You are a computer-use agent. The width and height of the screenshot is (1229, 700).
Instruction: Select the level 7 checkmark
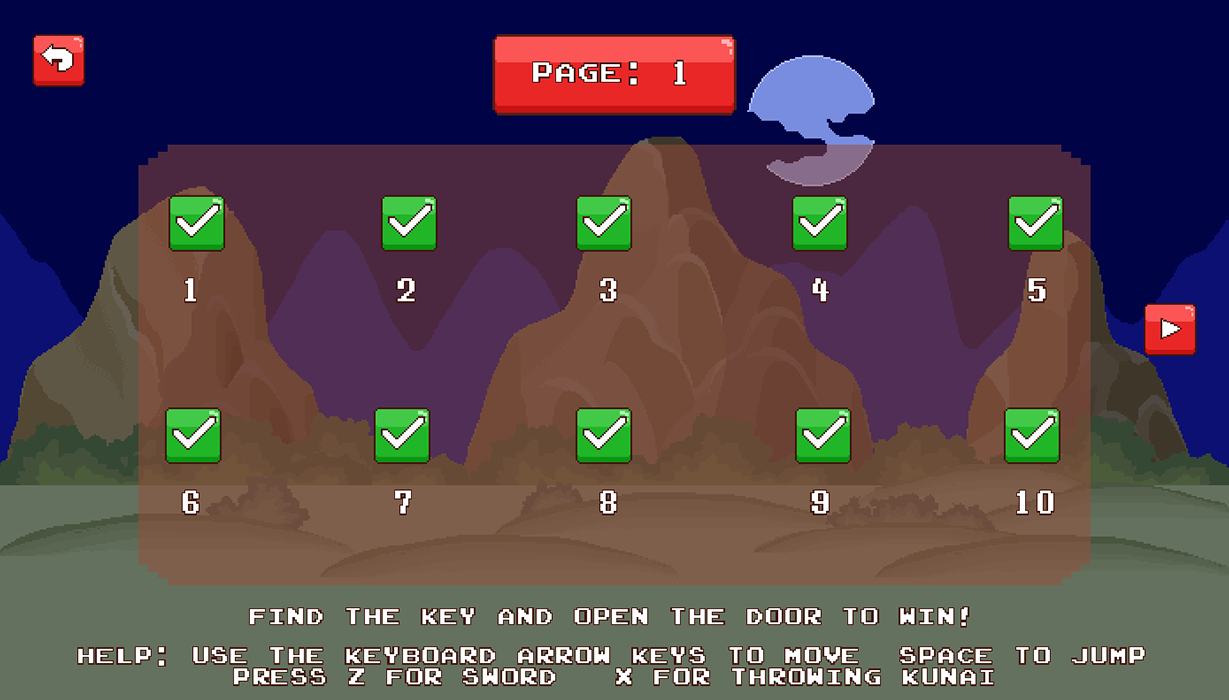(402, 436)
